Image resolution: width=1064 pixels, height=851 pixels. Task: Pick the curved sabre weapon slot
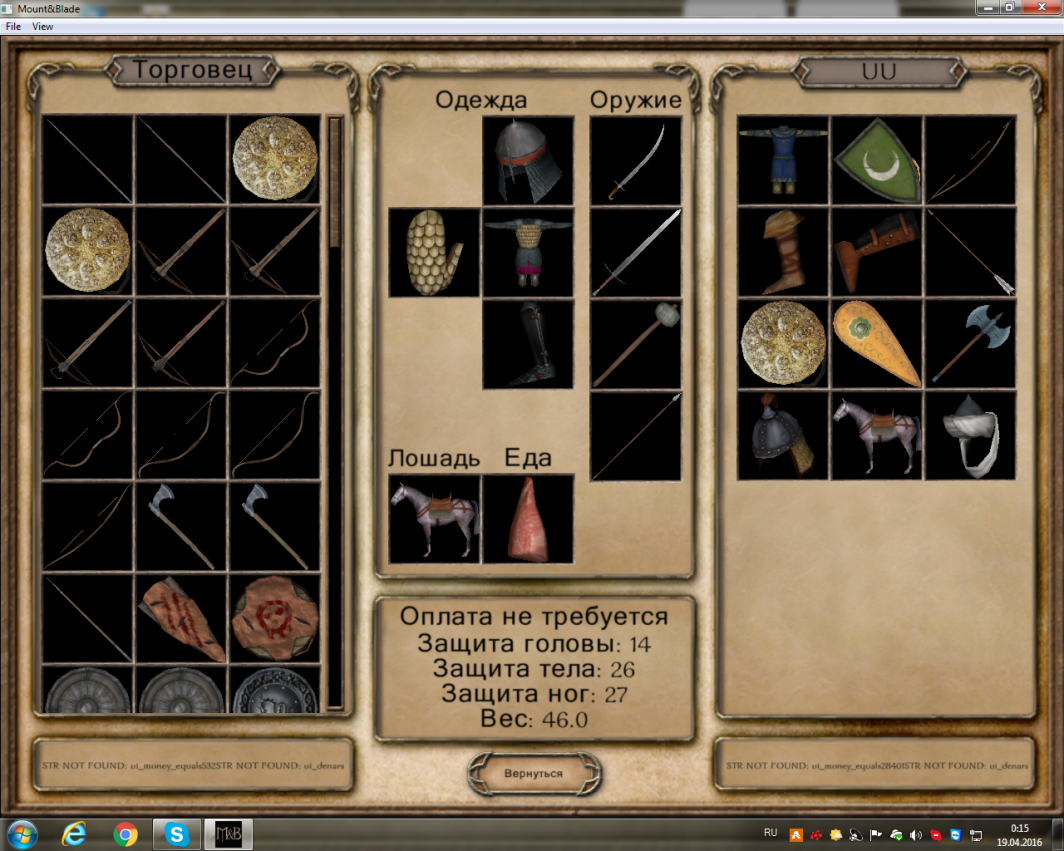(636, 160)
